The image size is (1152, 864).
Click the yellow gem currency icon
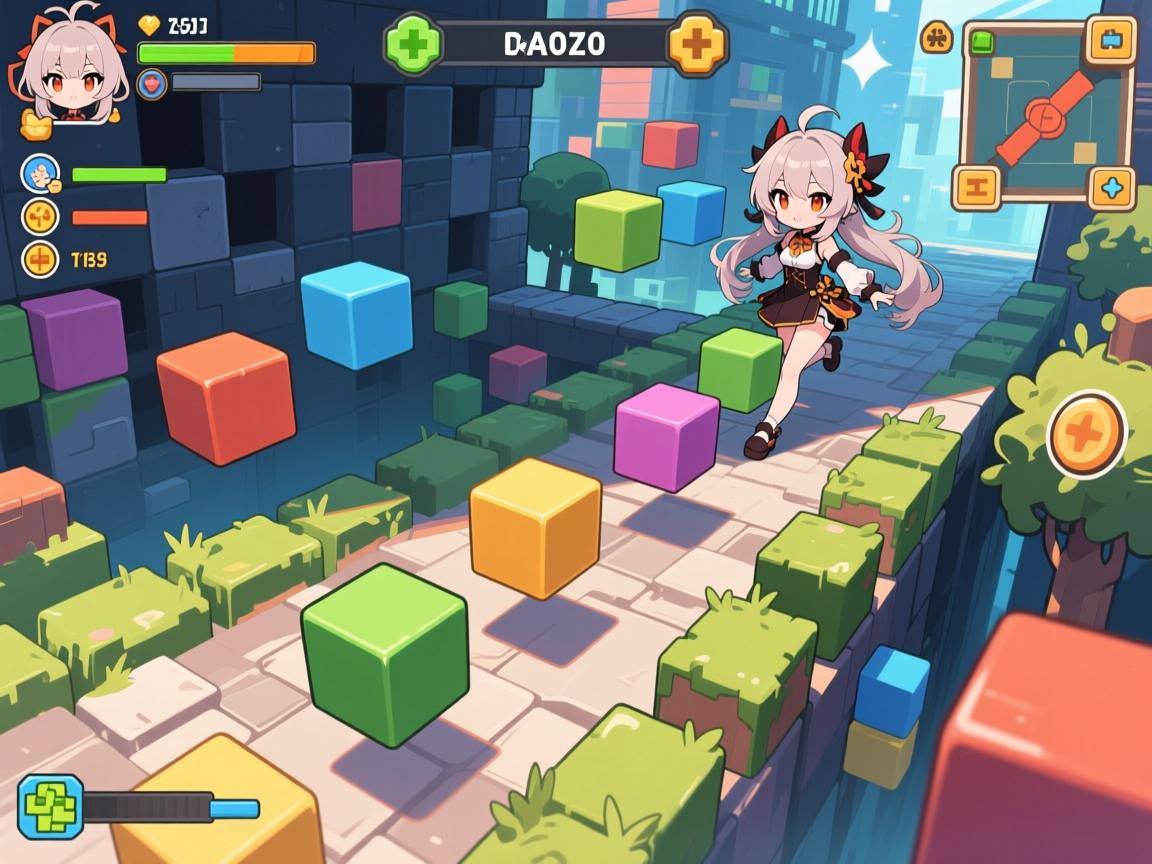pyautogui.click(x=149, y=25)
